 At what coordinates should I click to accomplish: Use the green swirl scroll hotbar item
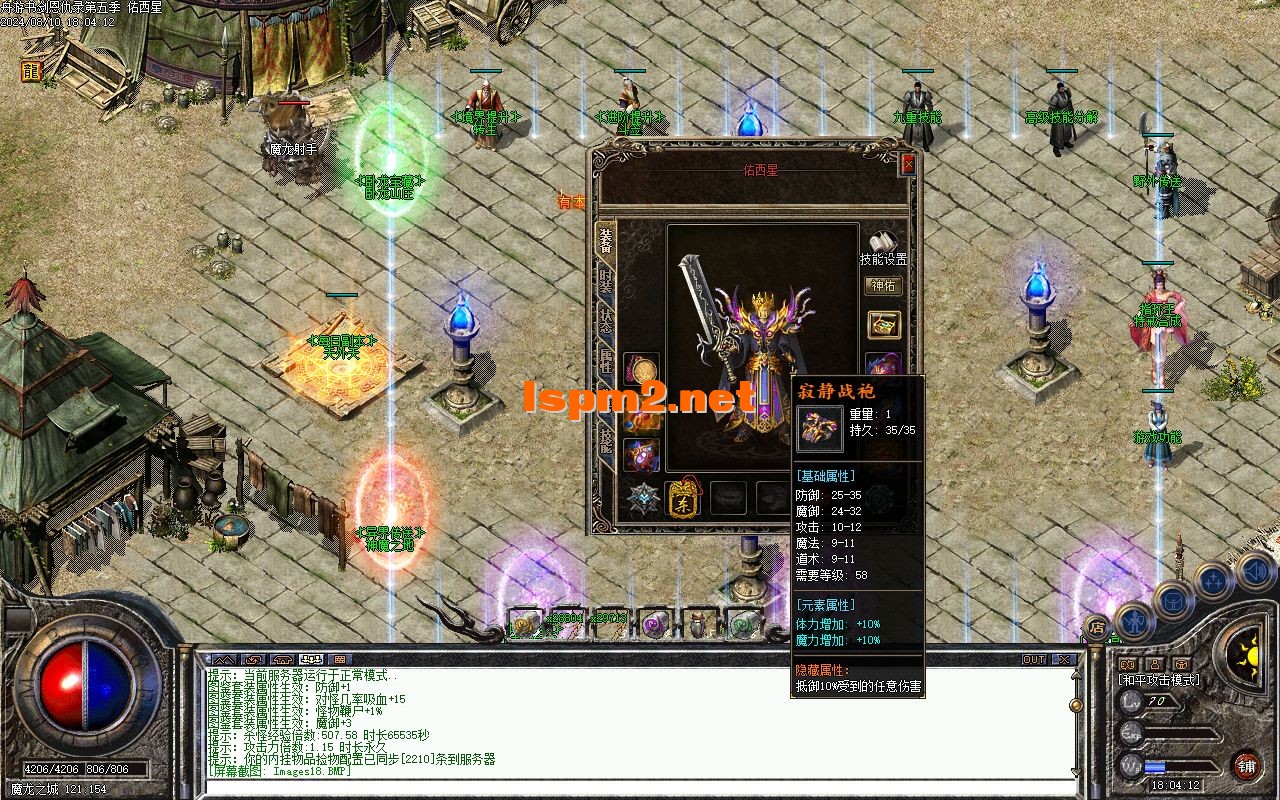click(x=744, y=624)
